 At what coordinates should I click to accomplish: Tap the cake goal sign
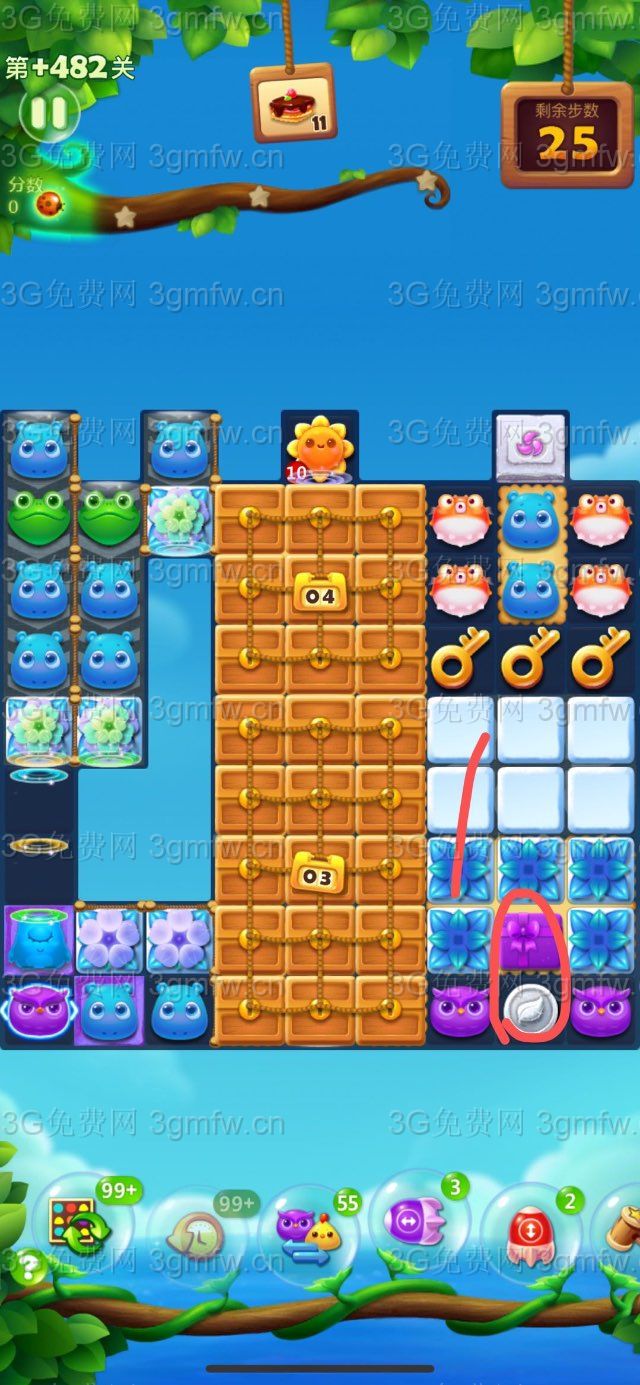coord(293,103)
